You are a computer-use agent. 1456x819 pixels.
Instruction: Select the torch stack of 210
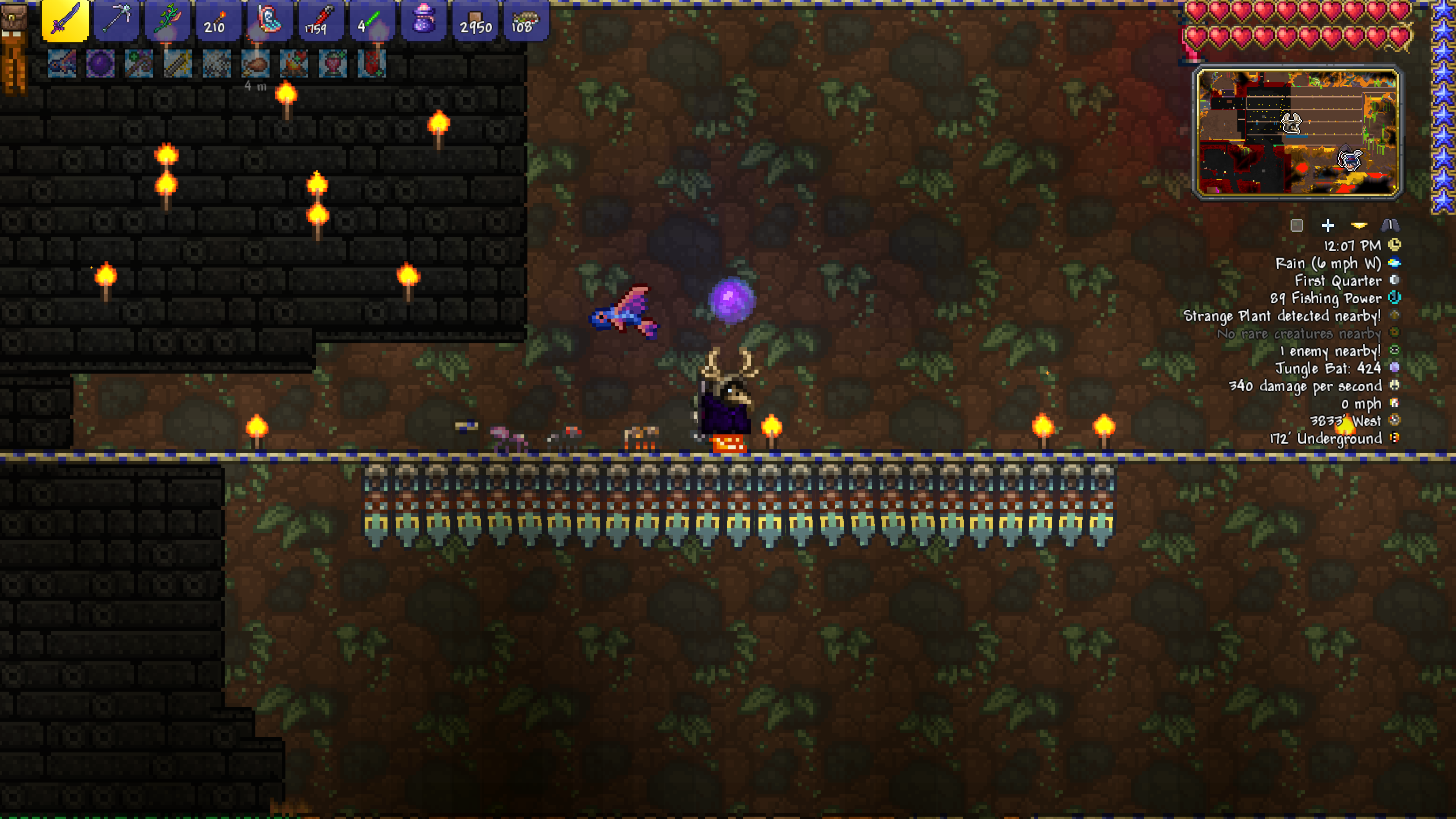218,21
